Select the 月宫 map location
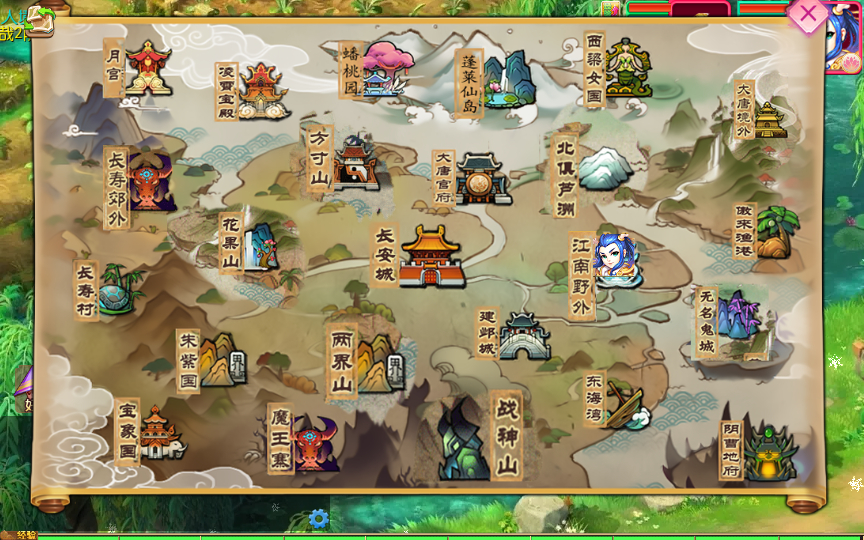 (147, 68)
